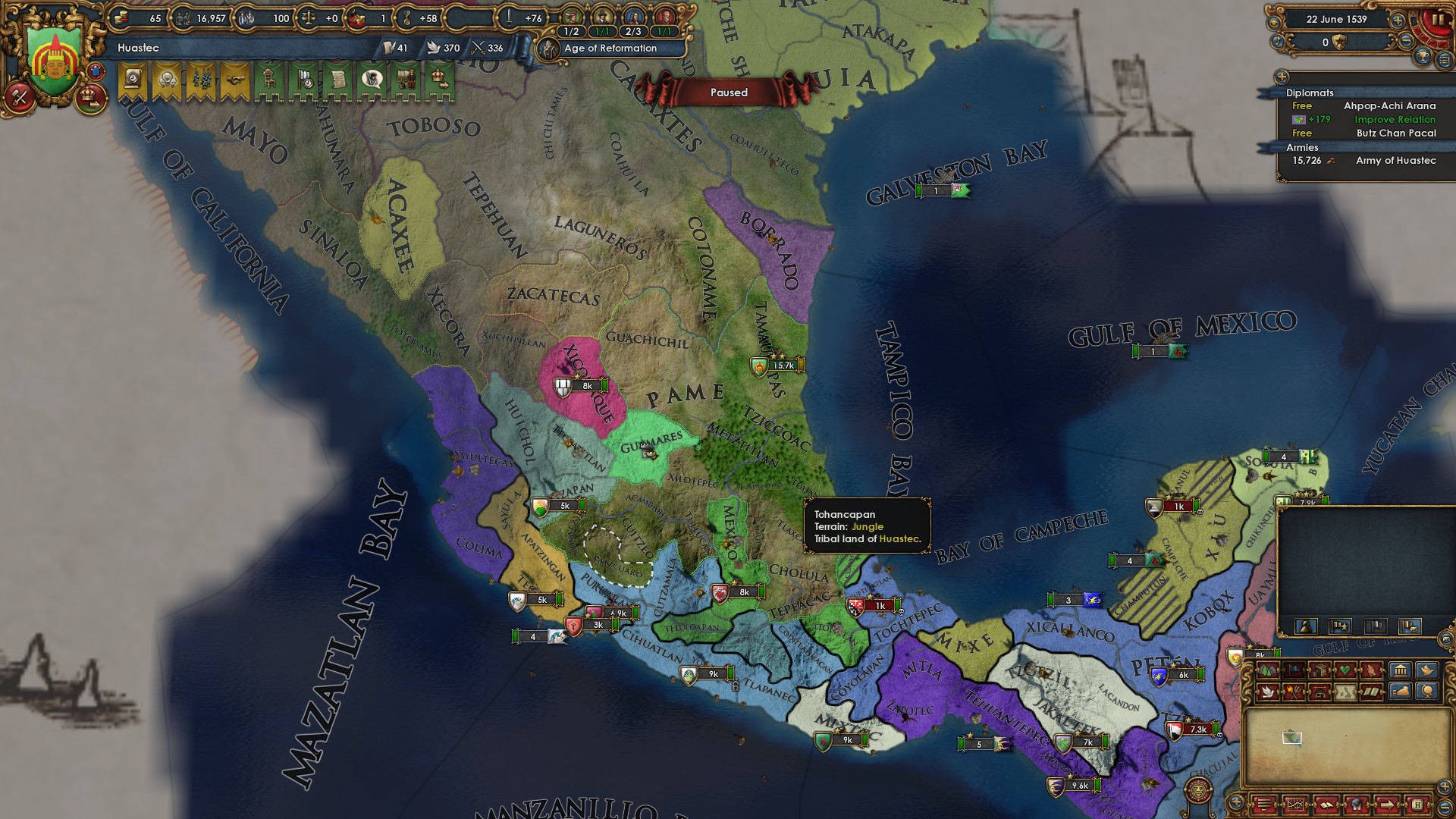Collapse the Diplomats panel header
Screen dimensions: 1456x819
[x=1310, y=93]
